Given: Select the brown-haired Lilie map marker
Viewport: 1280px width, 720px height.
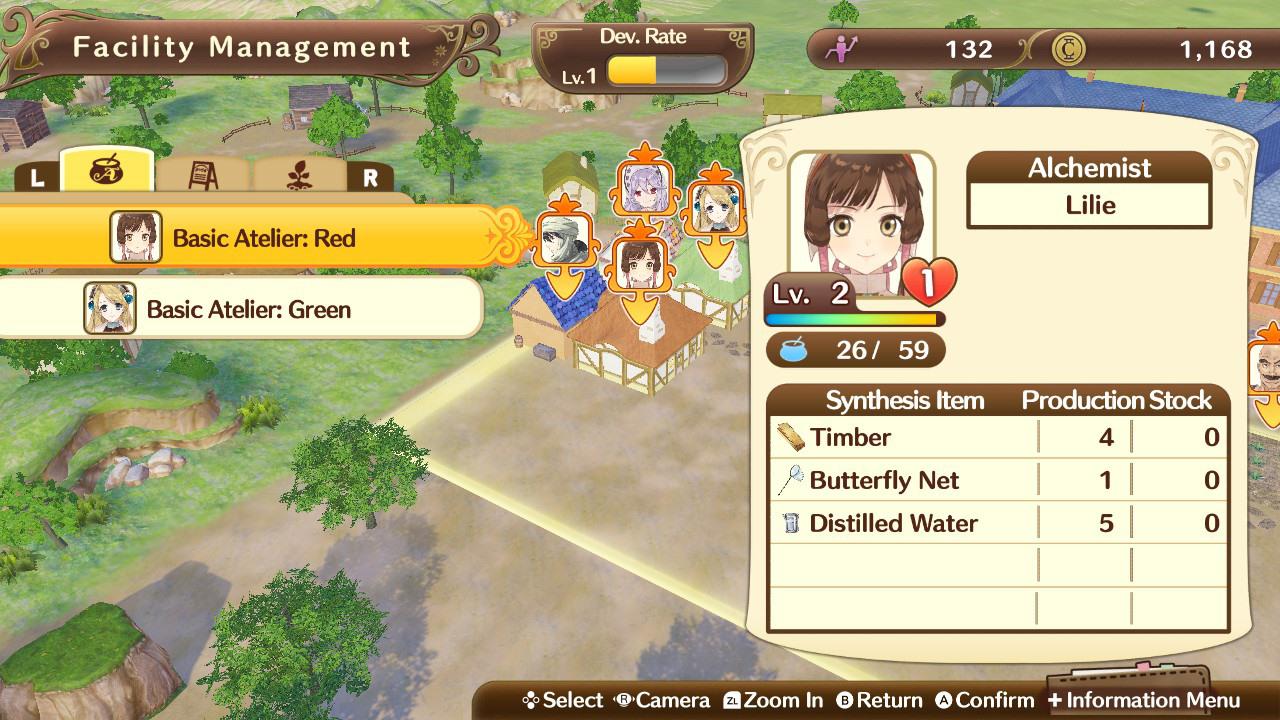Looking at the screenshot, I should tap(637, 265).
